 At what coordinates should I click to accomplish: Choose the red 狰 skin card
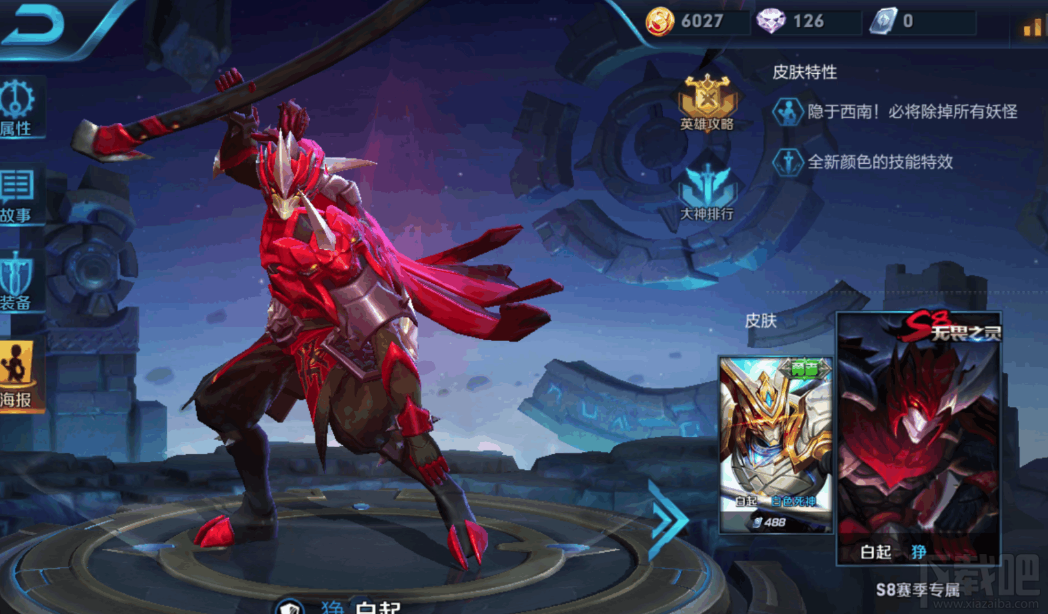[x=918, y=440]
